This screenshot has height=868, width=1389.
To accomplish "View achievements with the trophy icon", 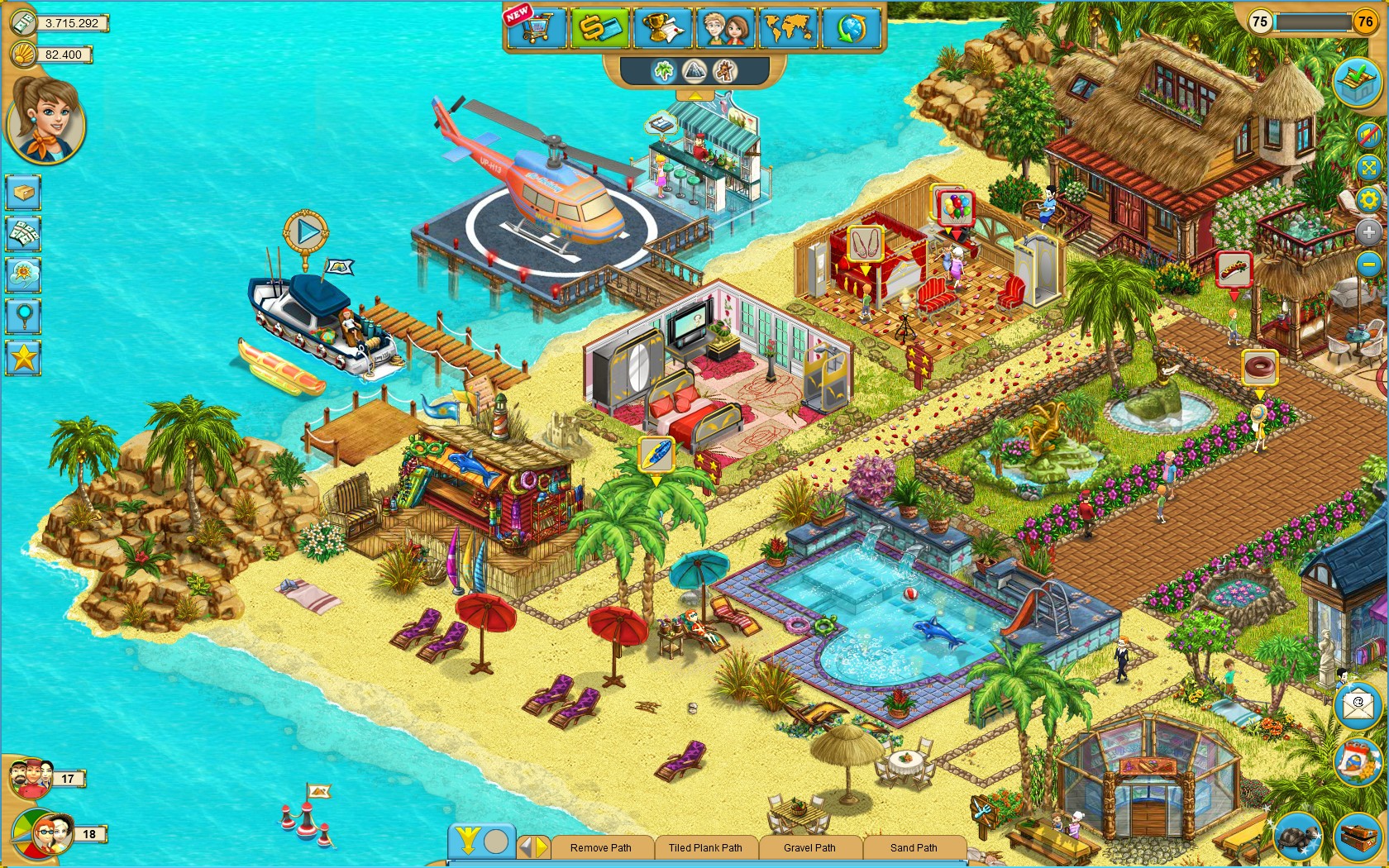I will tap(666, 27).
